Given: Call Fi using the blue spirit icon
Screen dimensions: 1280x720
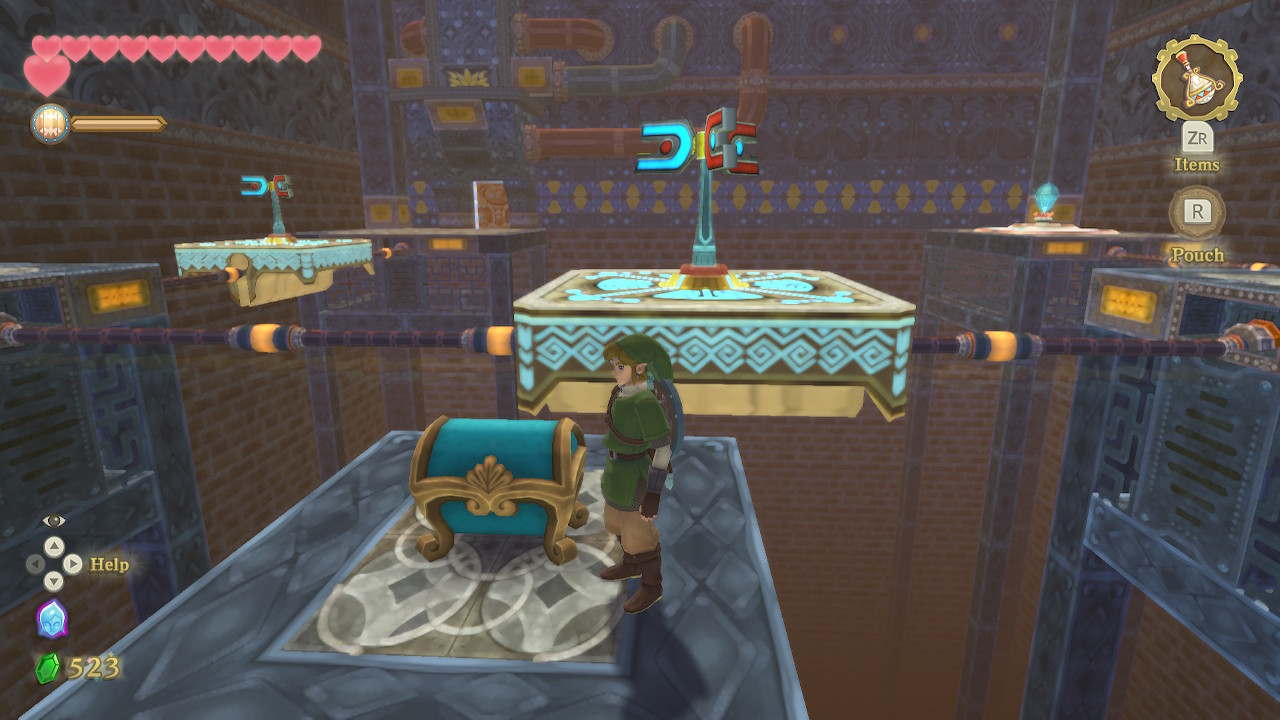Looking at the screenshot, I should [52, 619].
